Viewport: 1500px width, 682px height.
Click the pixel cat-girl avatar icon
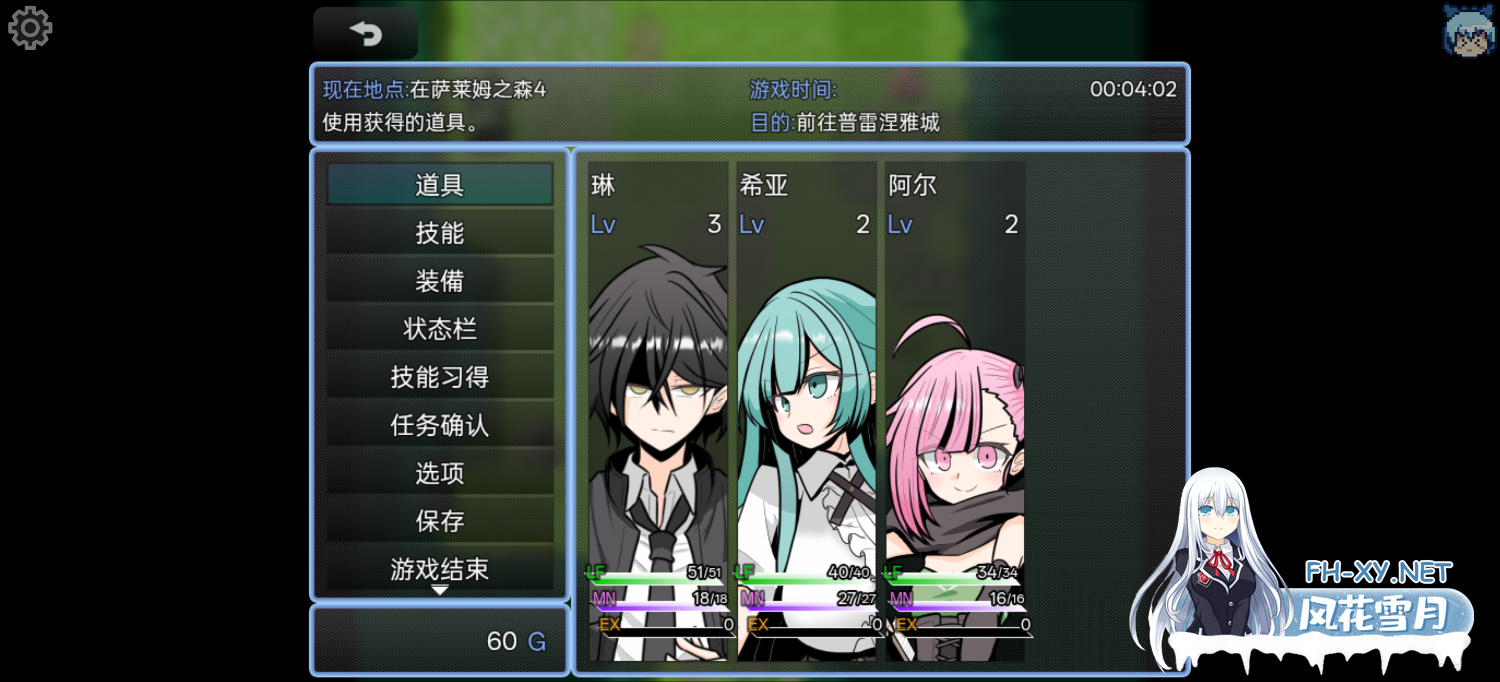point(1468,29)
